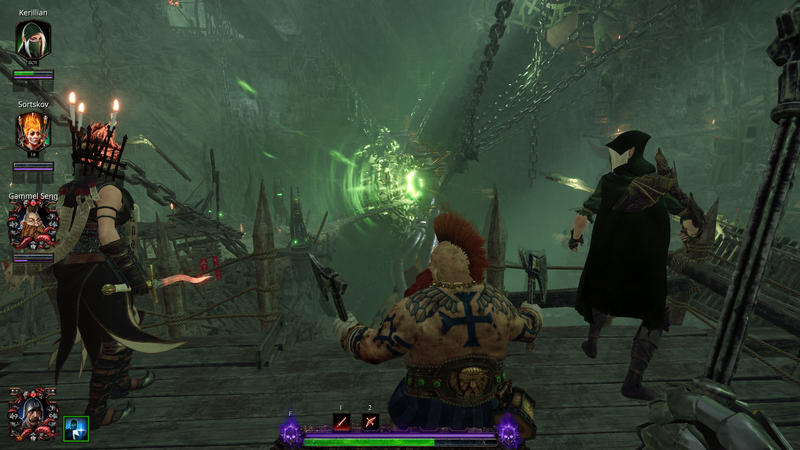
Task: Activate the green-framed buff icon
Action: pyautogui.click(x=76, y=428)
